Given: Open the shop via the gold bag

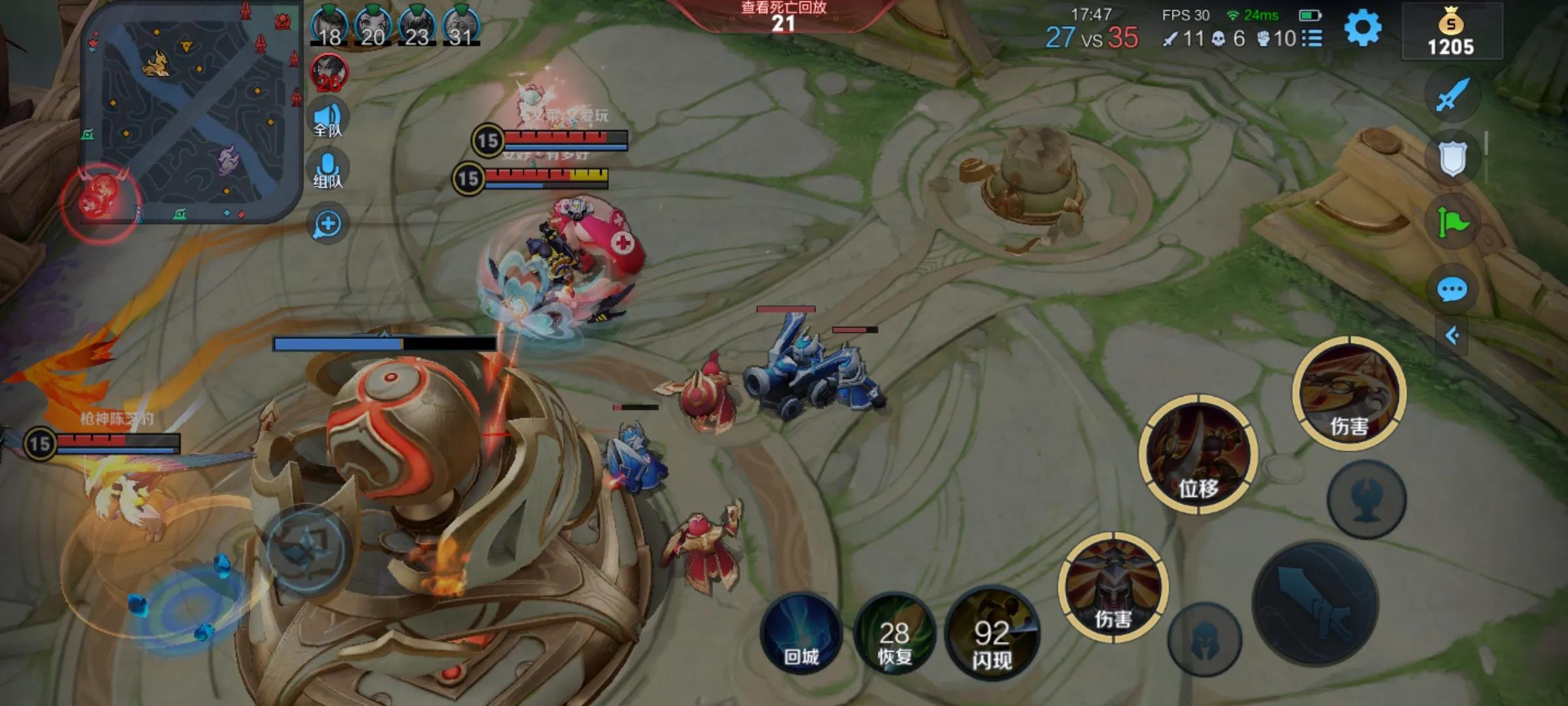Looking at the screenshot, I should pos(1451,31).
